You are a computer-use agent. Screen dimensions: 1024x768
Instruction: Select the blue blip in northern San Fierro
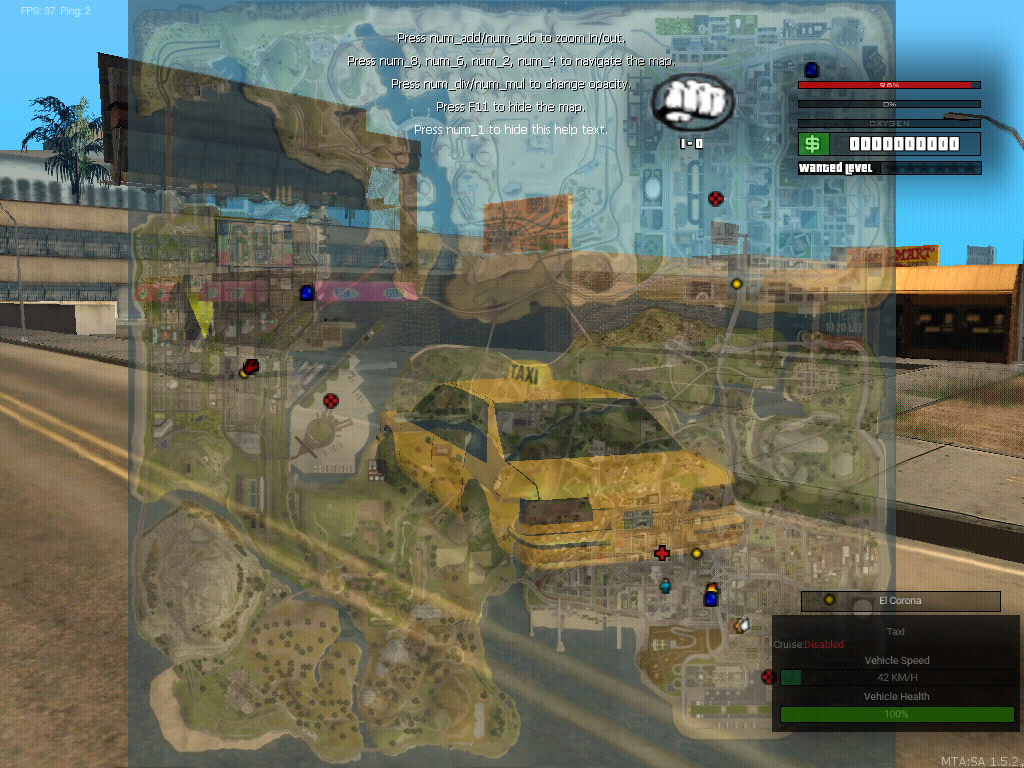307,292
